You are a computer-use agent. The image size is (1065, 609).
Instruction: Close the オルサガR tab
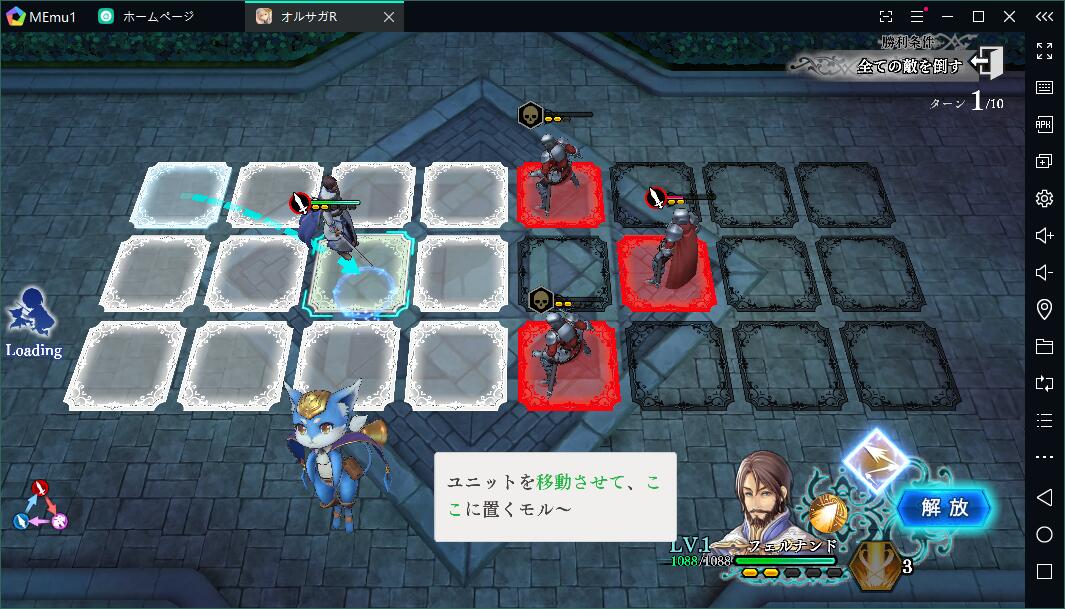(389, 16)
